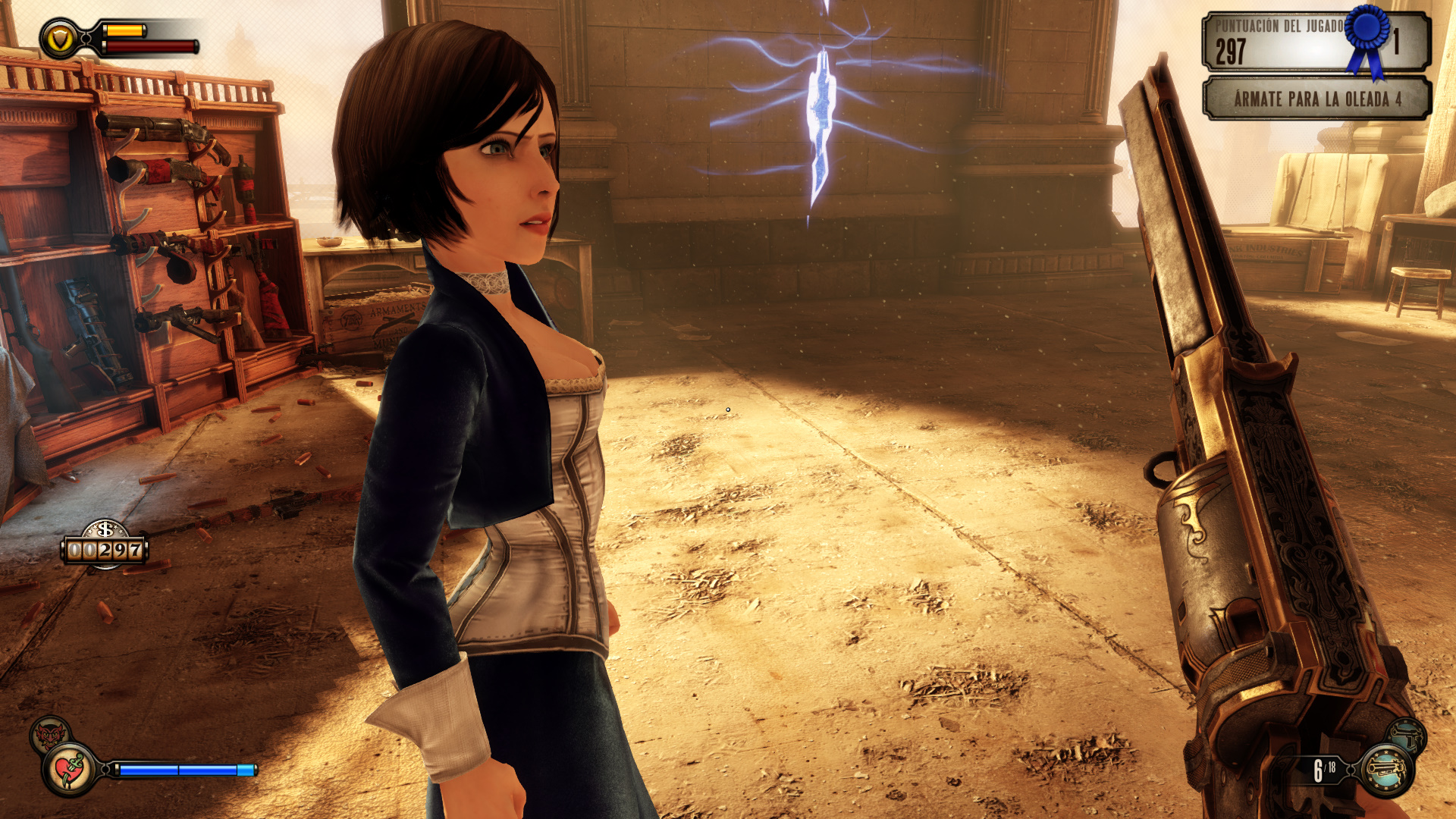
Task: Click the heart-and-dagger vigor icon
Action: point(70,770)
